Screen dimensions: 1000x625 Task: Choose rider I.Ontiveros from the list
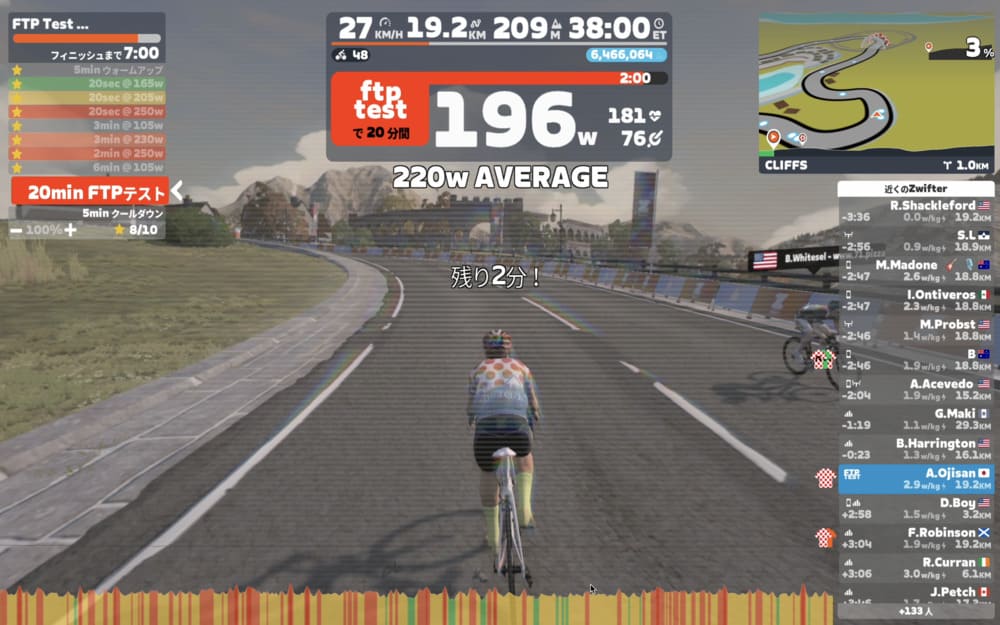click(x=915, y=300)
